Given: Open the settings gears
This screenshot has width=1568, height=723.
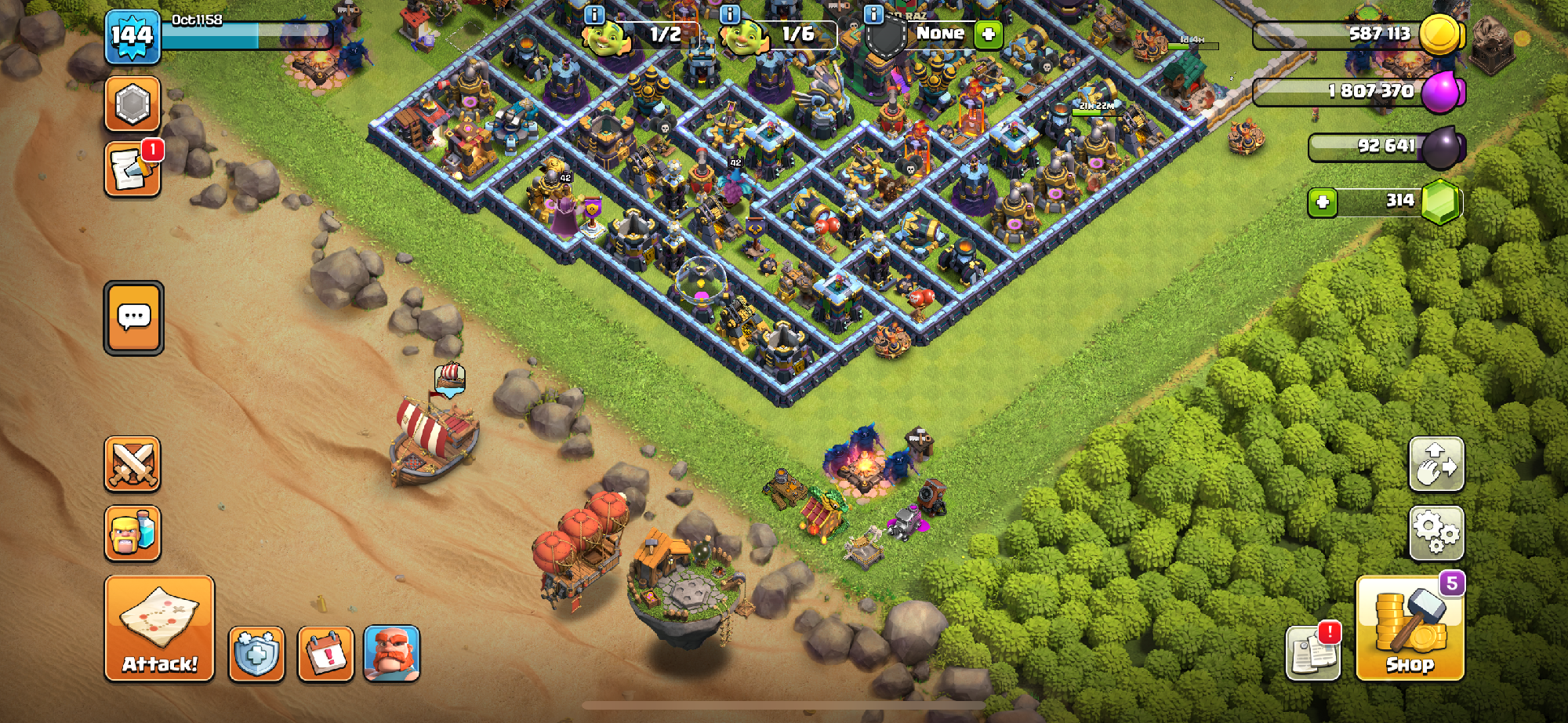Looking at the screenshot, I should [1436, 533].
